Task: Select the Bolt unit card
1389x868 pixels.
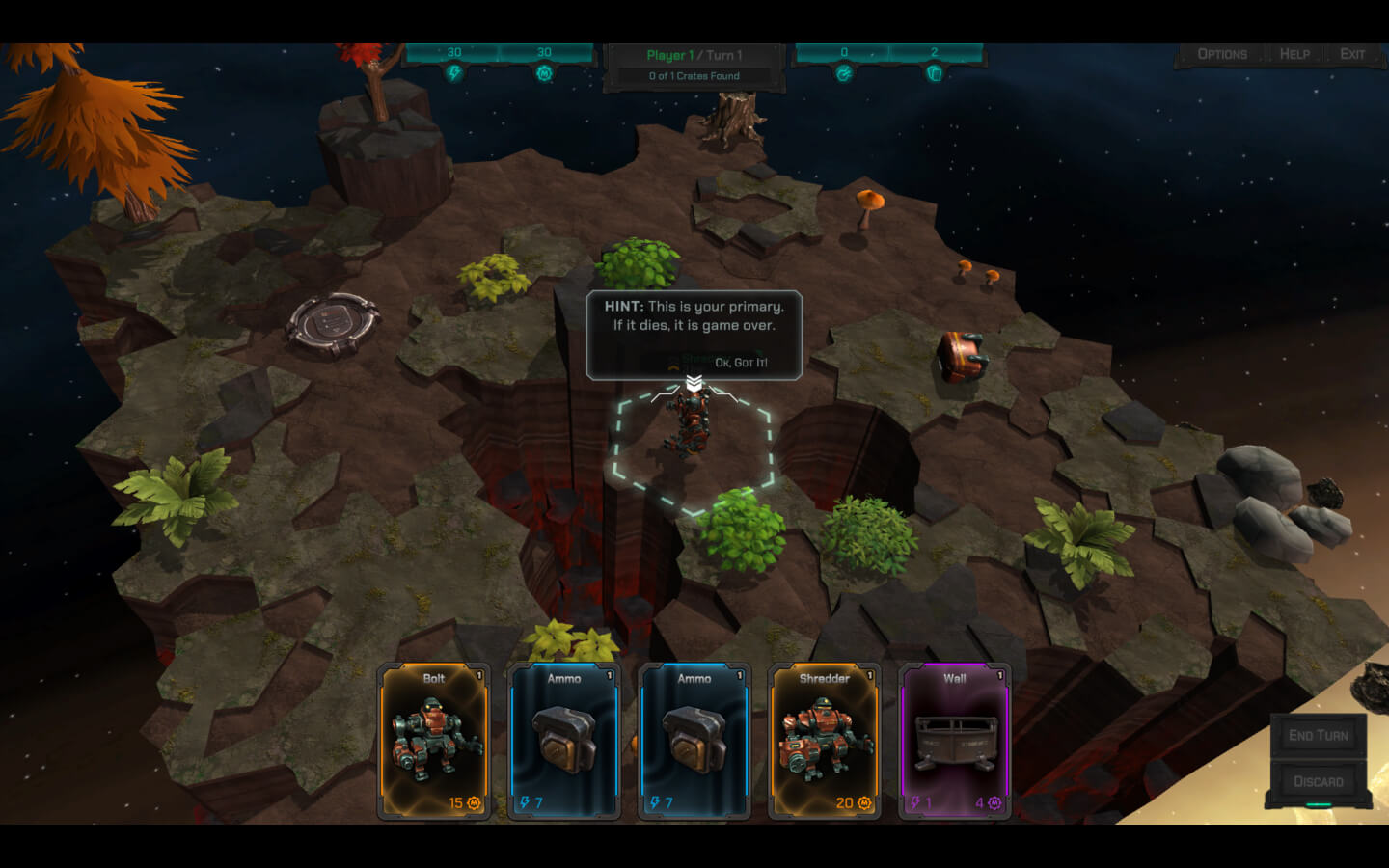Action: [x=434, y=741]
